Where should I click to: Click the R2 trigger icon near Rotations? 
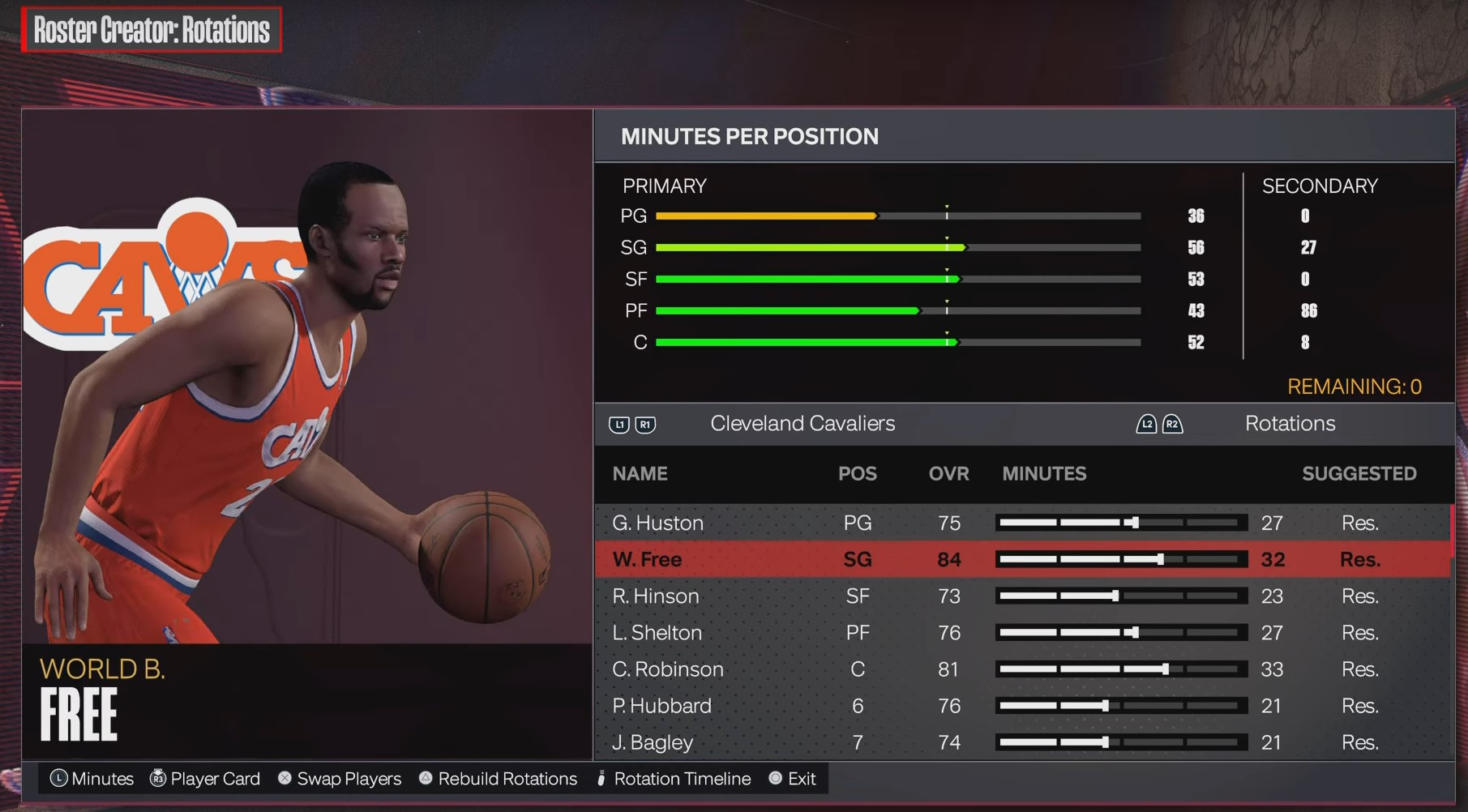tap(1171, 423)
